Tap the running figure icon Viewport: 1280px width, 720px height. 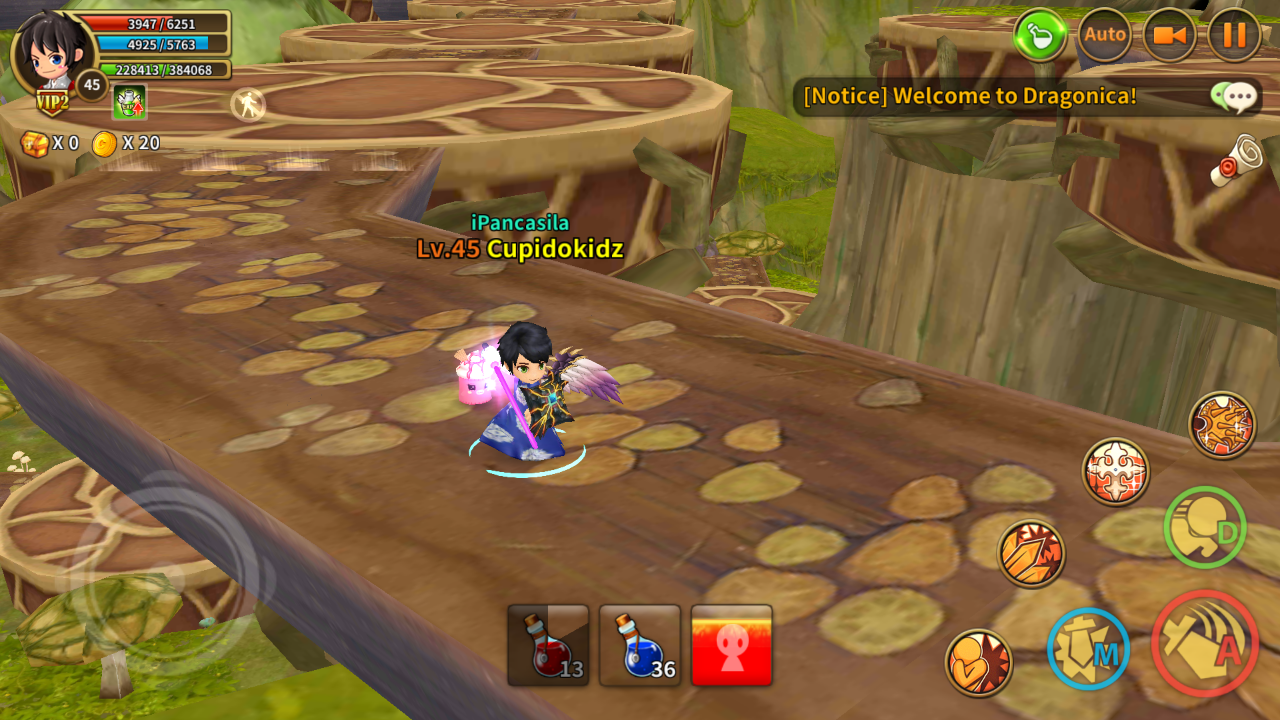tap(247, 104)
